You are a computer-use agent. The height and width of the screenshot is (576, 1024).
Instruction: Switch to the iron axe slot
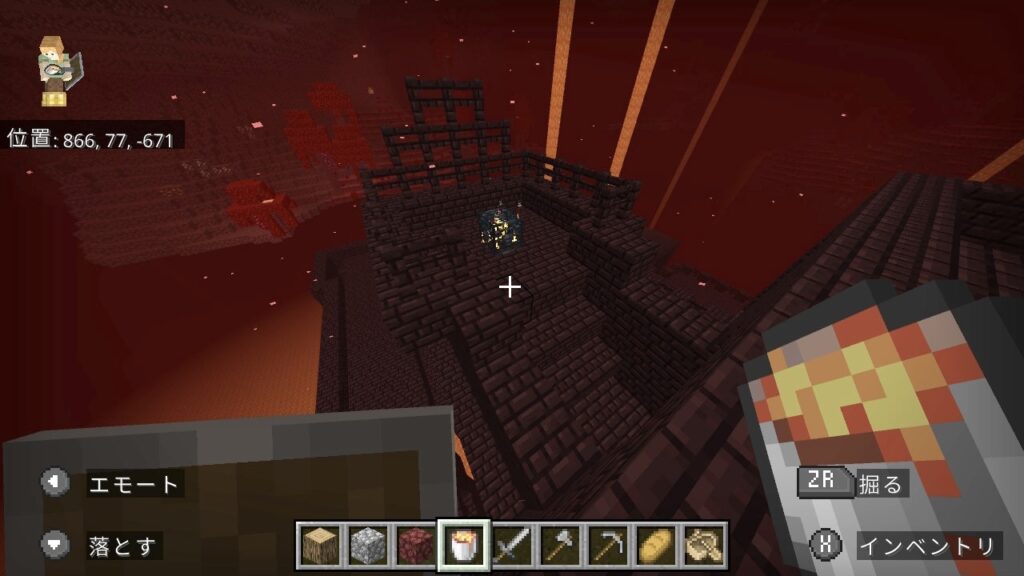click(x=560, y=545)
